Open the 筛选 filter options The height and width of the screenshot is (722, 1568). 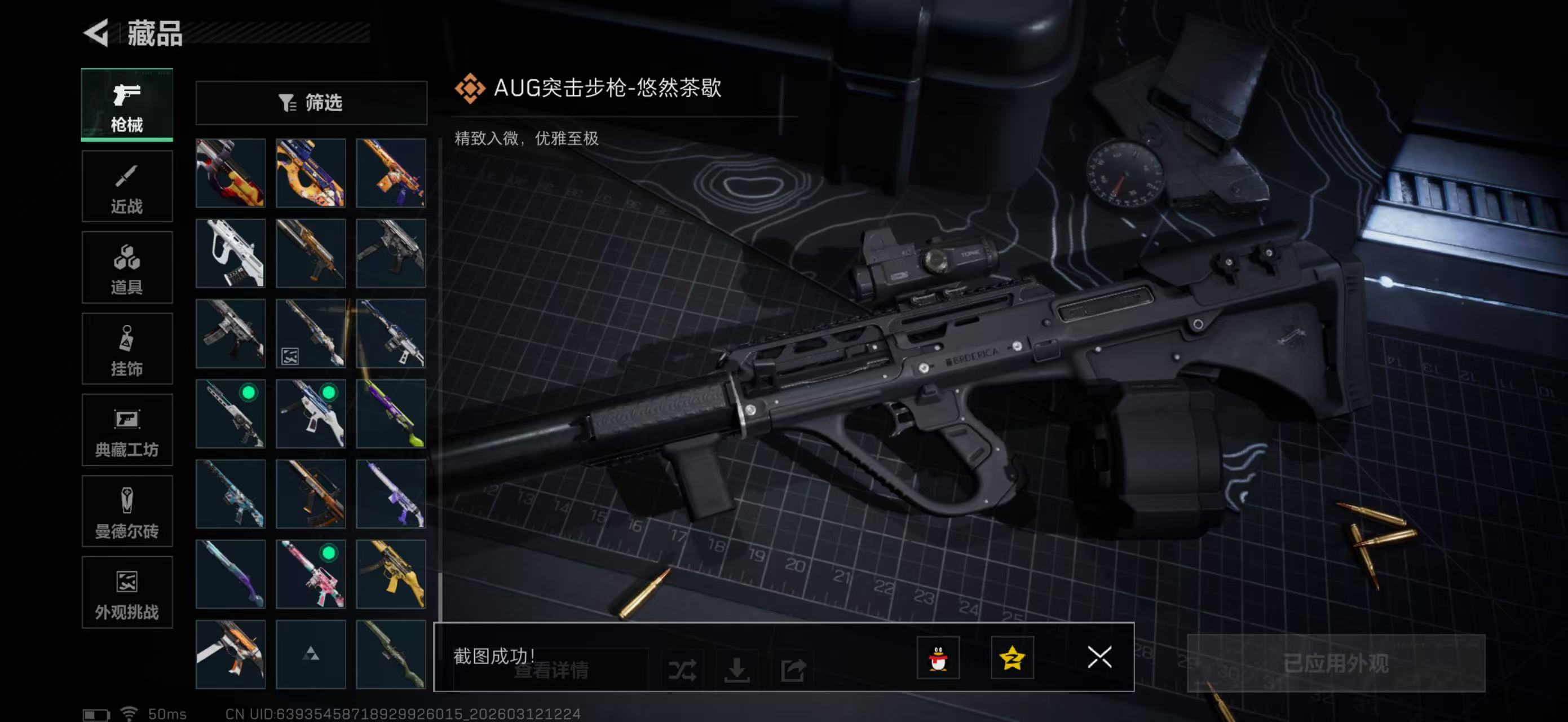312,103
